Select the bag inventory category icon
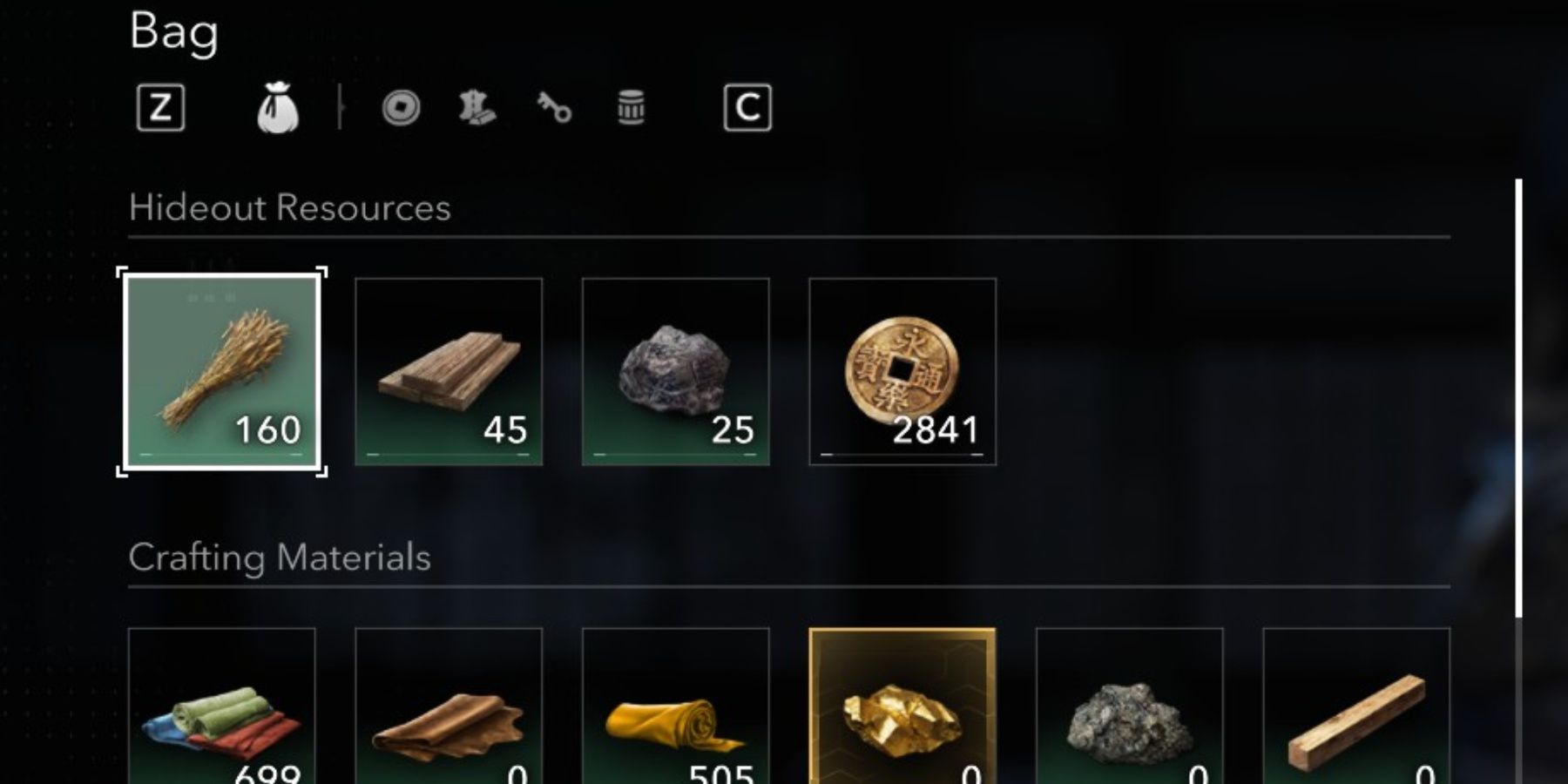Screen dimensions: 1568x784 tap(279, 106)
